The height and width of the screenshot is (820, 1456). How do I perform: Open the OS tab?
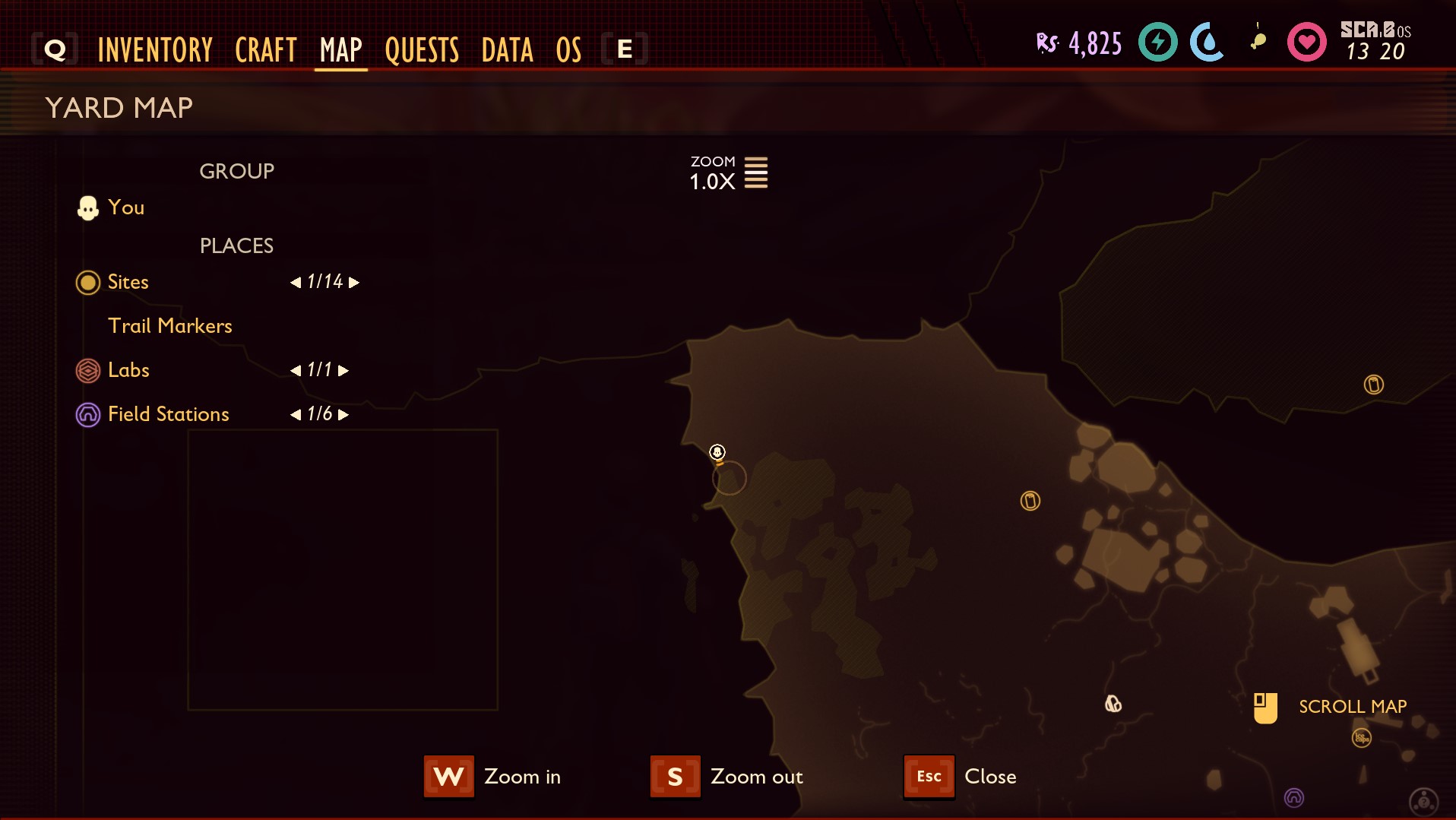coord(568,50)
